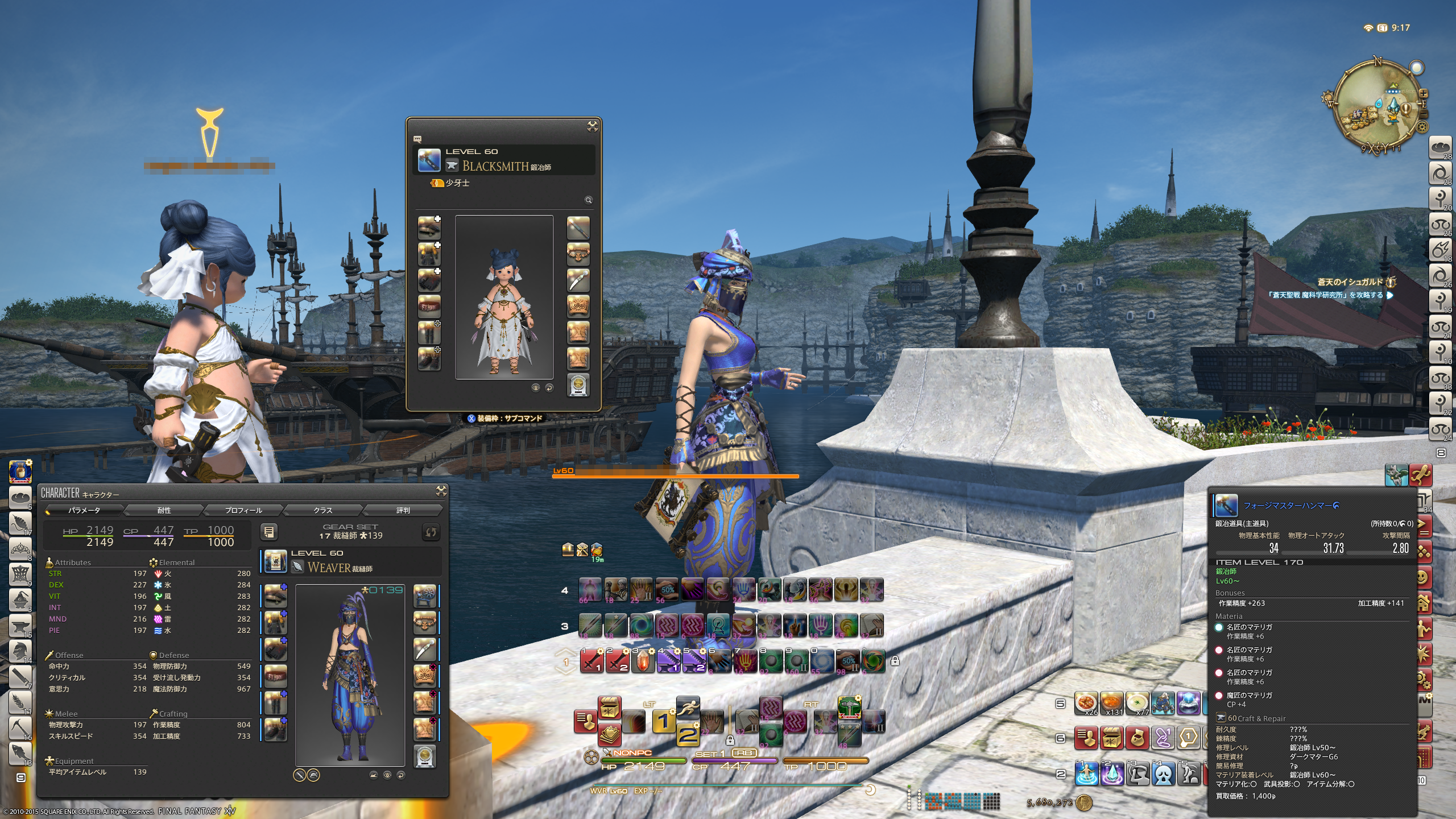1456x819 pixels.
Task: Activate the Sprint action icon
Action: (x=688, y=707)
